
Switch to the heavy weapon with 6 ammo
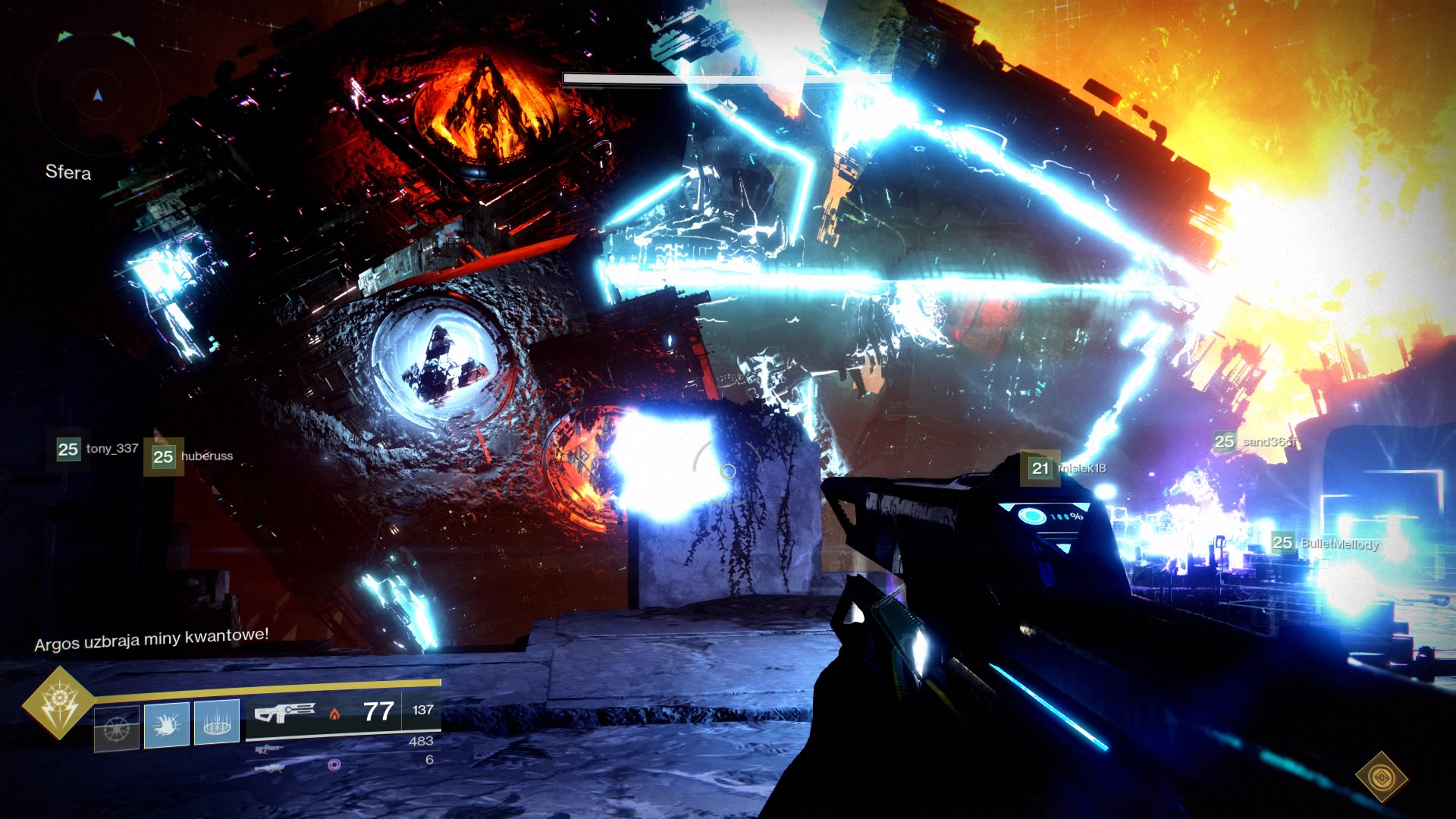pyautogui.click(x=270, y=768)
